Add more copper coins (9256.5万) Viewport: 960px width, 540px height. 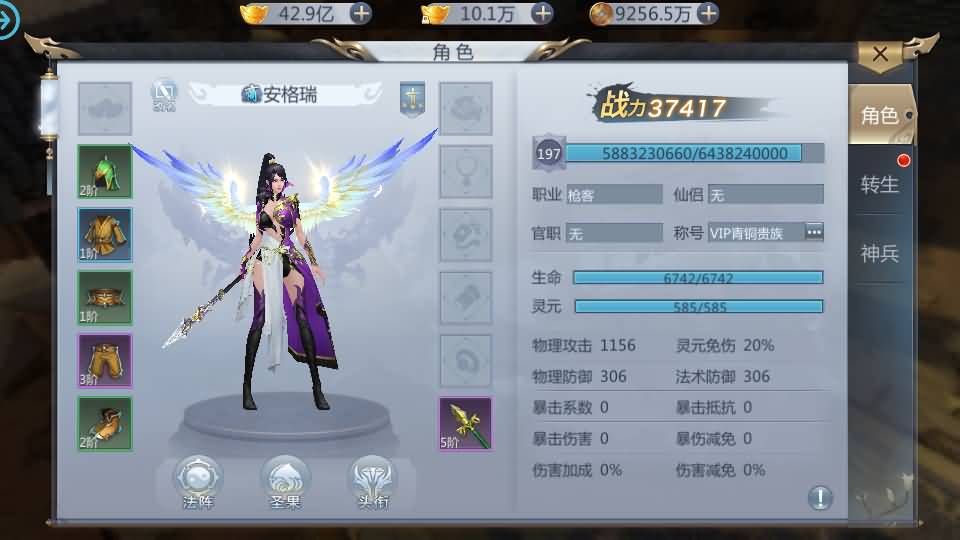tap(708, 13)
